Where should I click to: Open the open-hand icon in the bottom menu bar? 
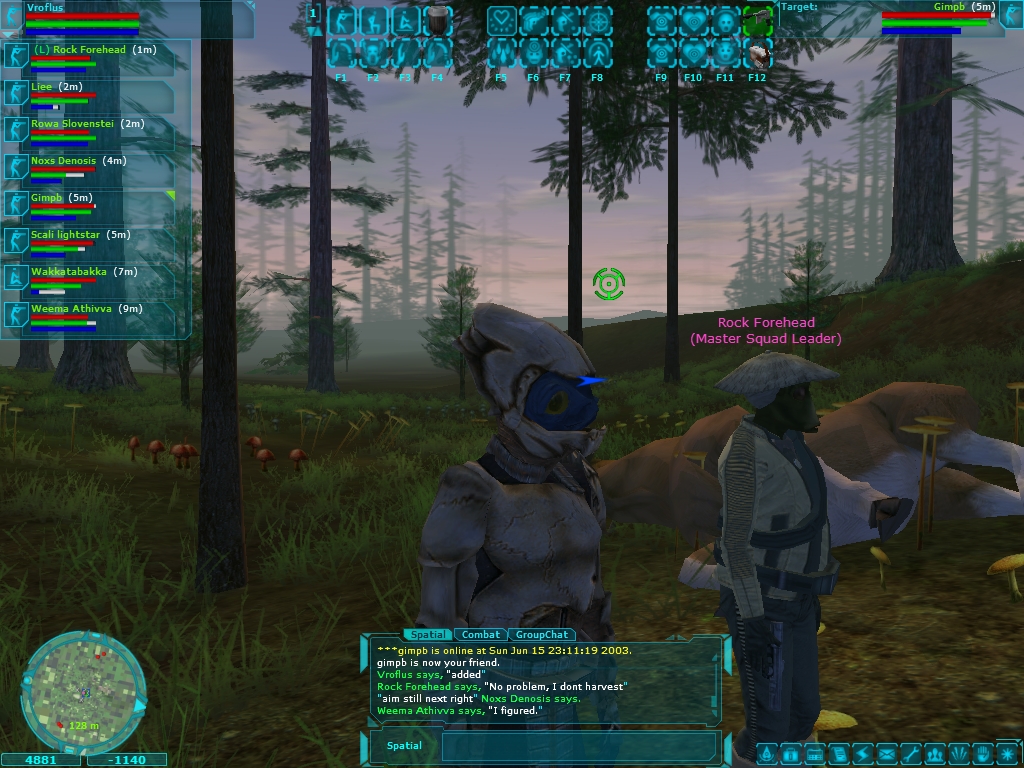point(982,753)
